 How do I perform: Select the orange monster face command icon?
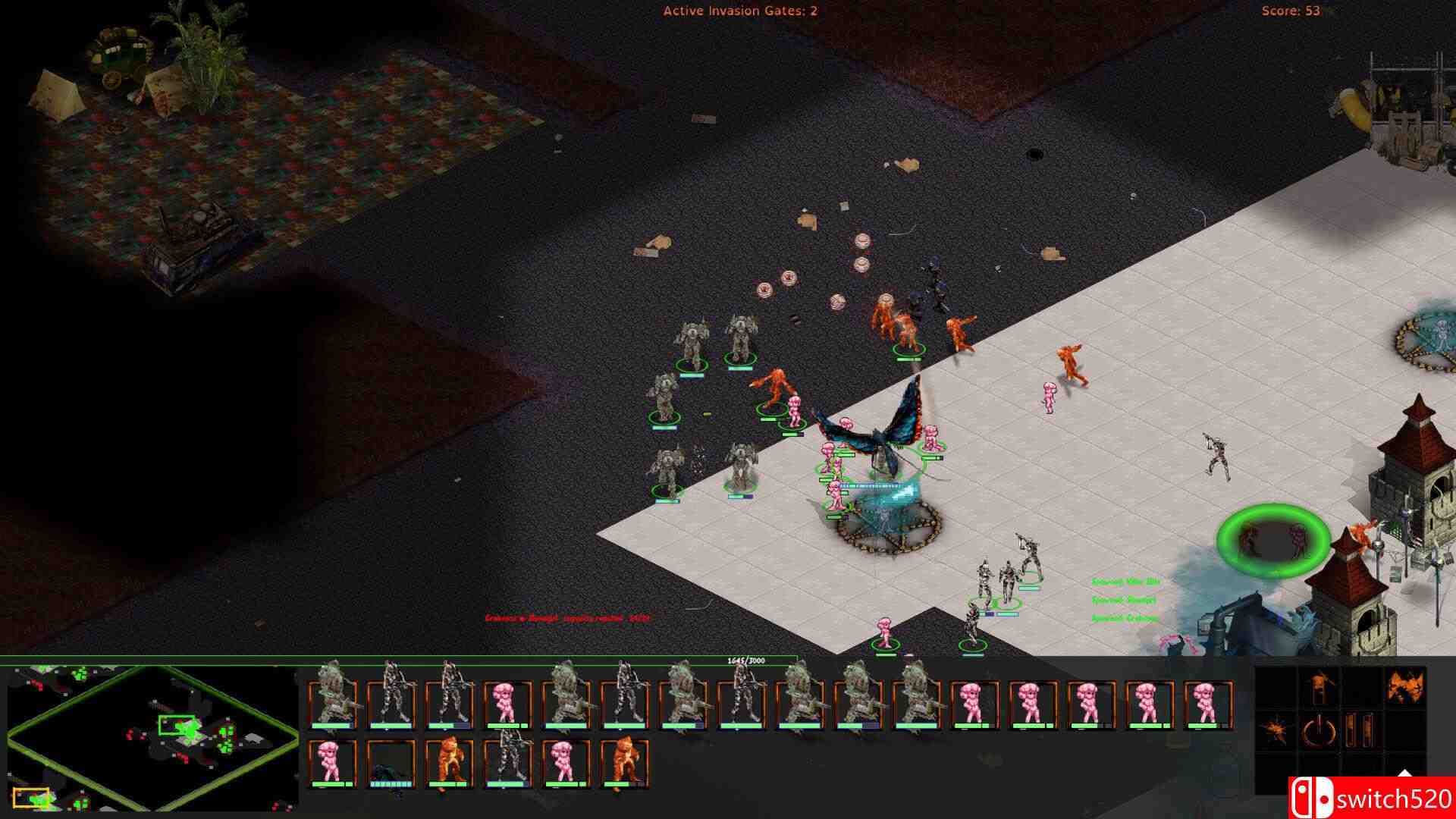pyautogui.click(x=1406, y=686)
